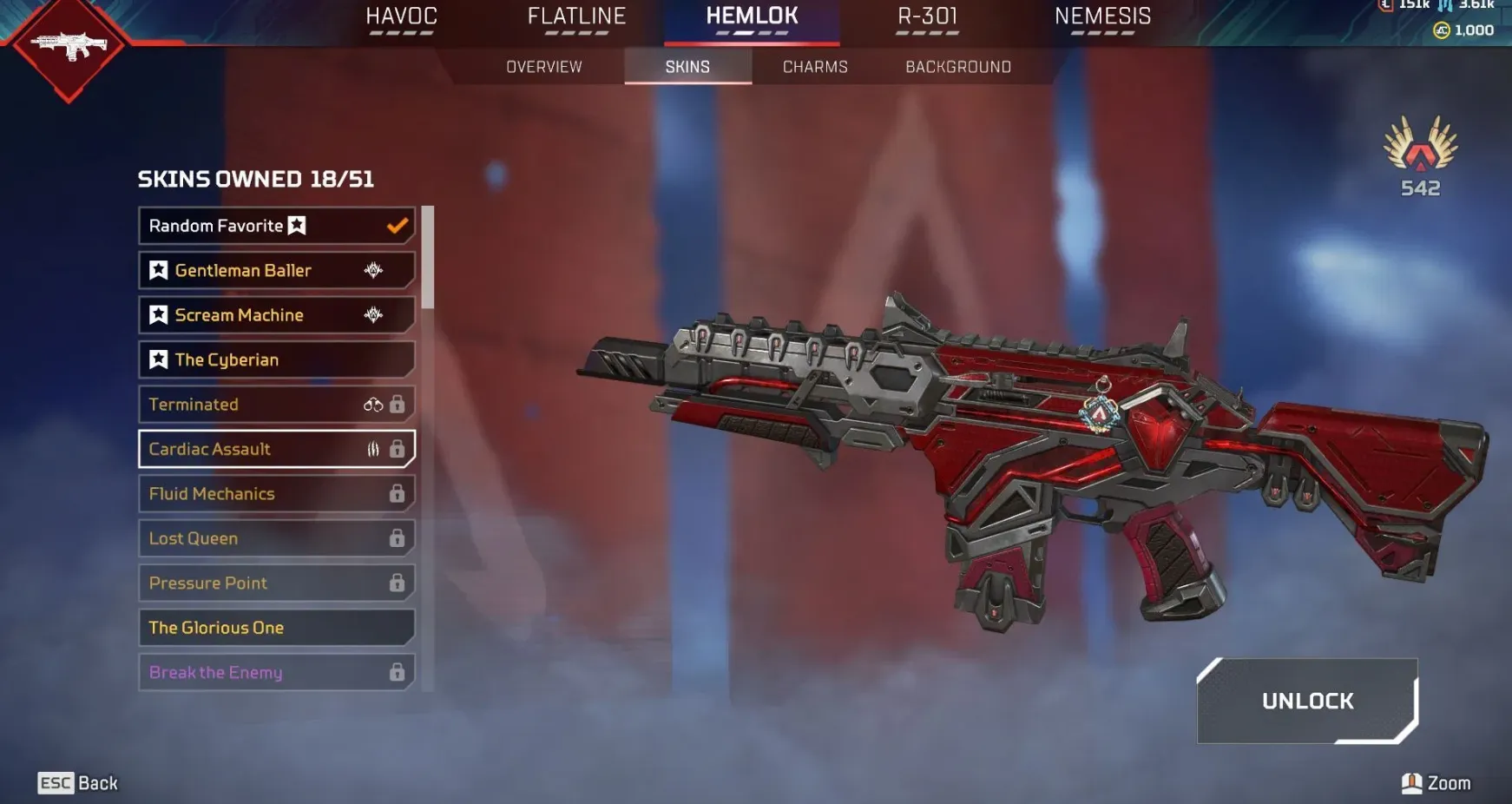Screen dimensions: 1512x804
Task: Click the lock icon on Fluid Mechanics
Action: [x=398, y=493]
